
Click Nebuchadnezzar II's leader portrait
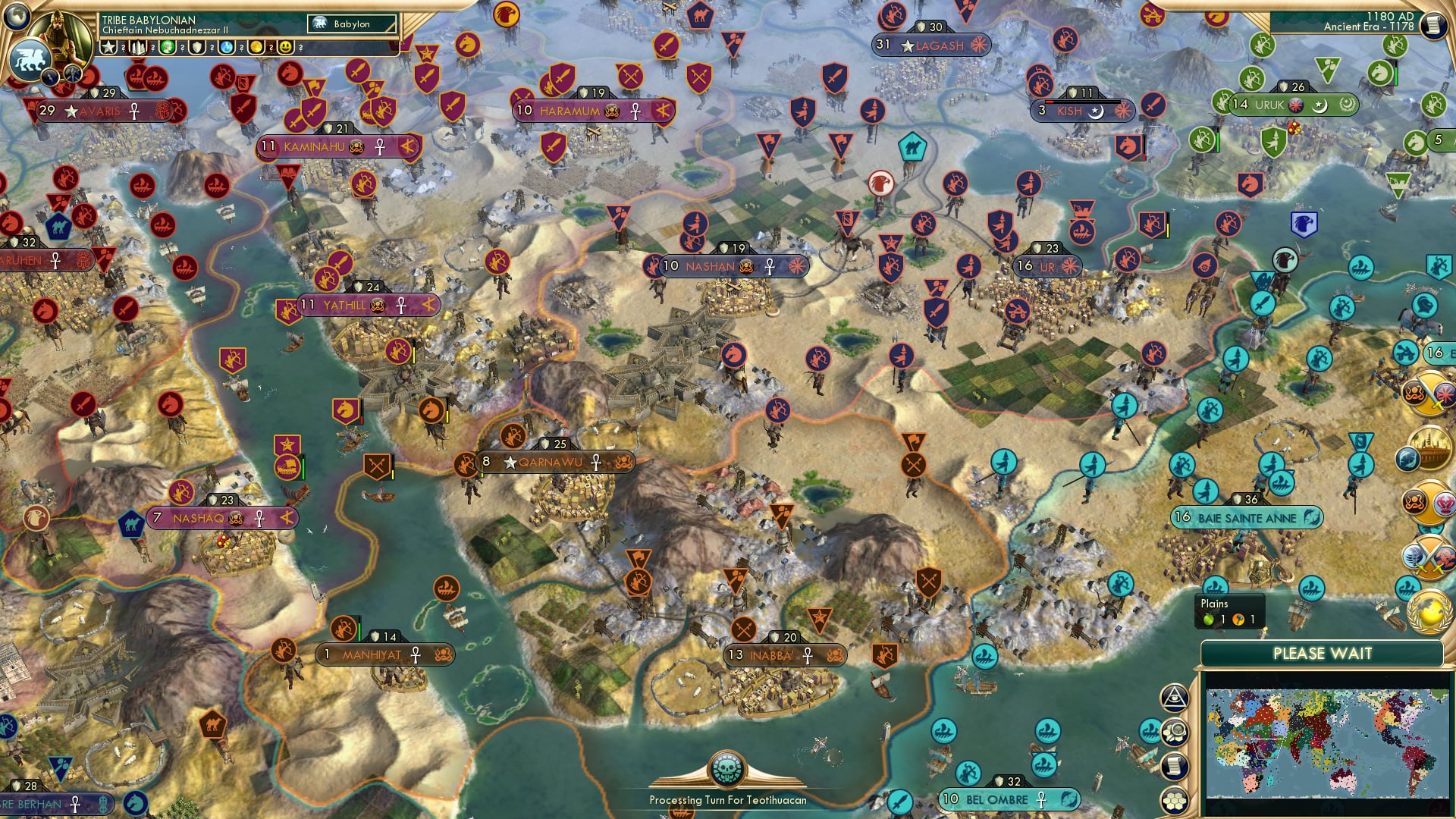[59, 36]
